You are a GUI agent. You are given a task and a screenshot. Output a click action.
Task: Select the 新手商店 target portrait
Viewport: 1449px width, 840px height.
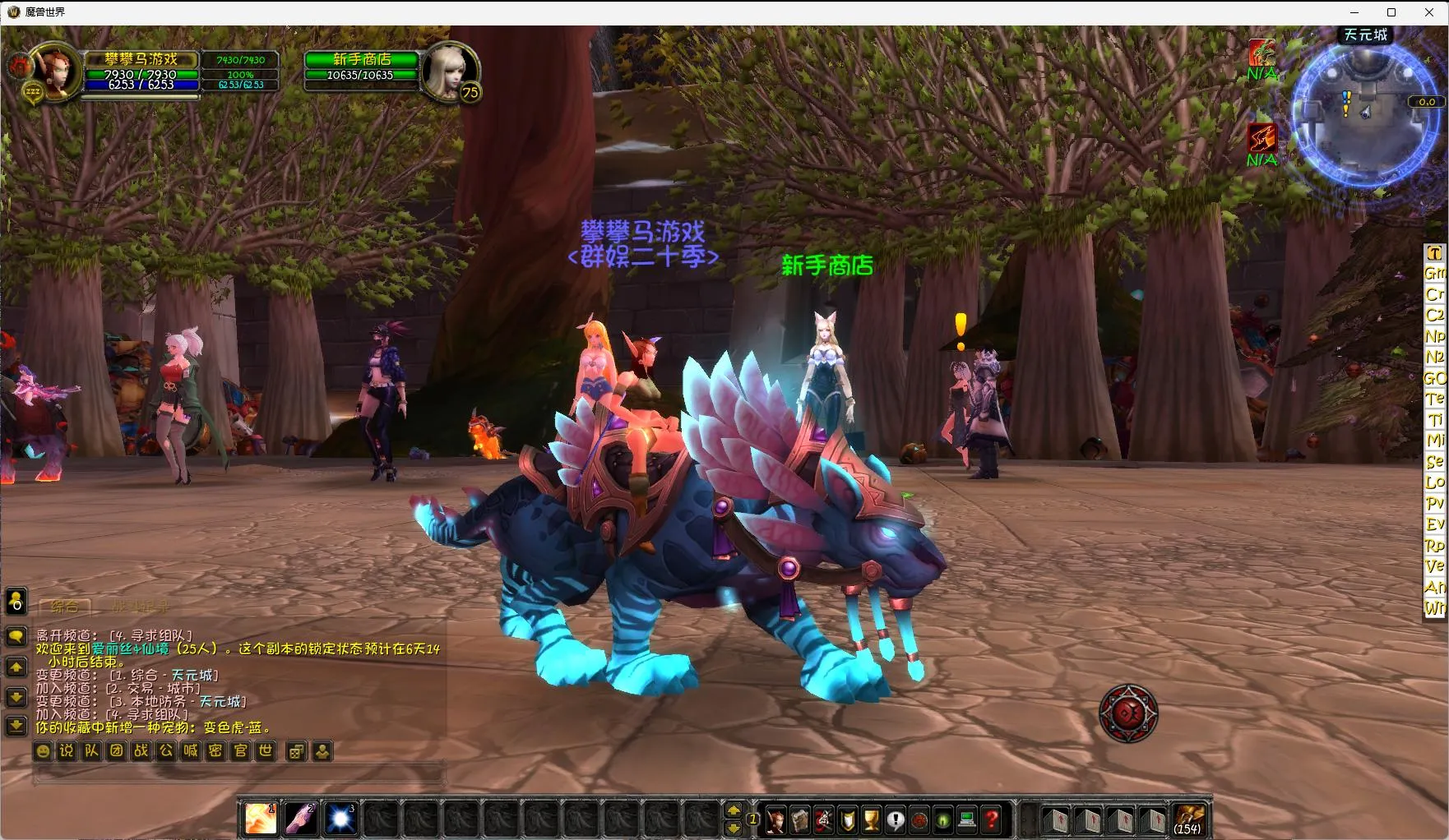point(448,72)
